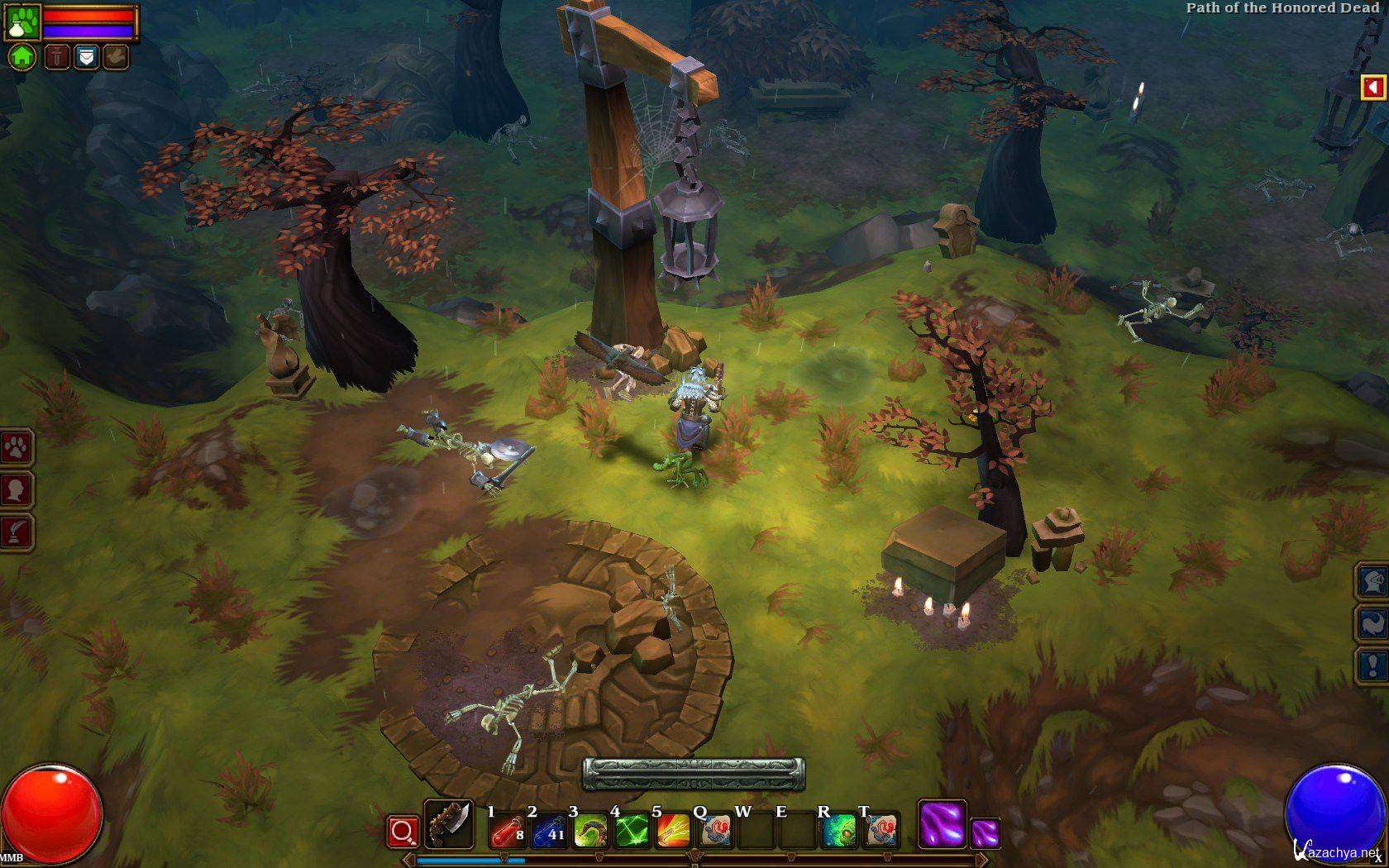Click the pet paw portrait

(21, 21)
